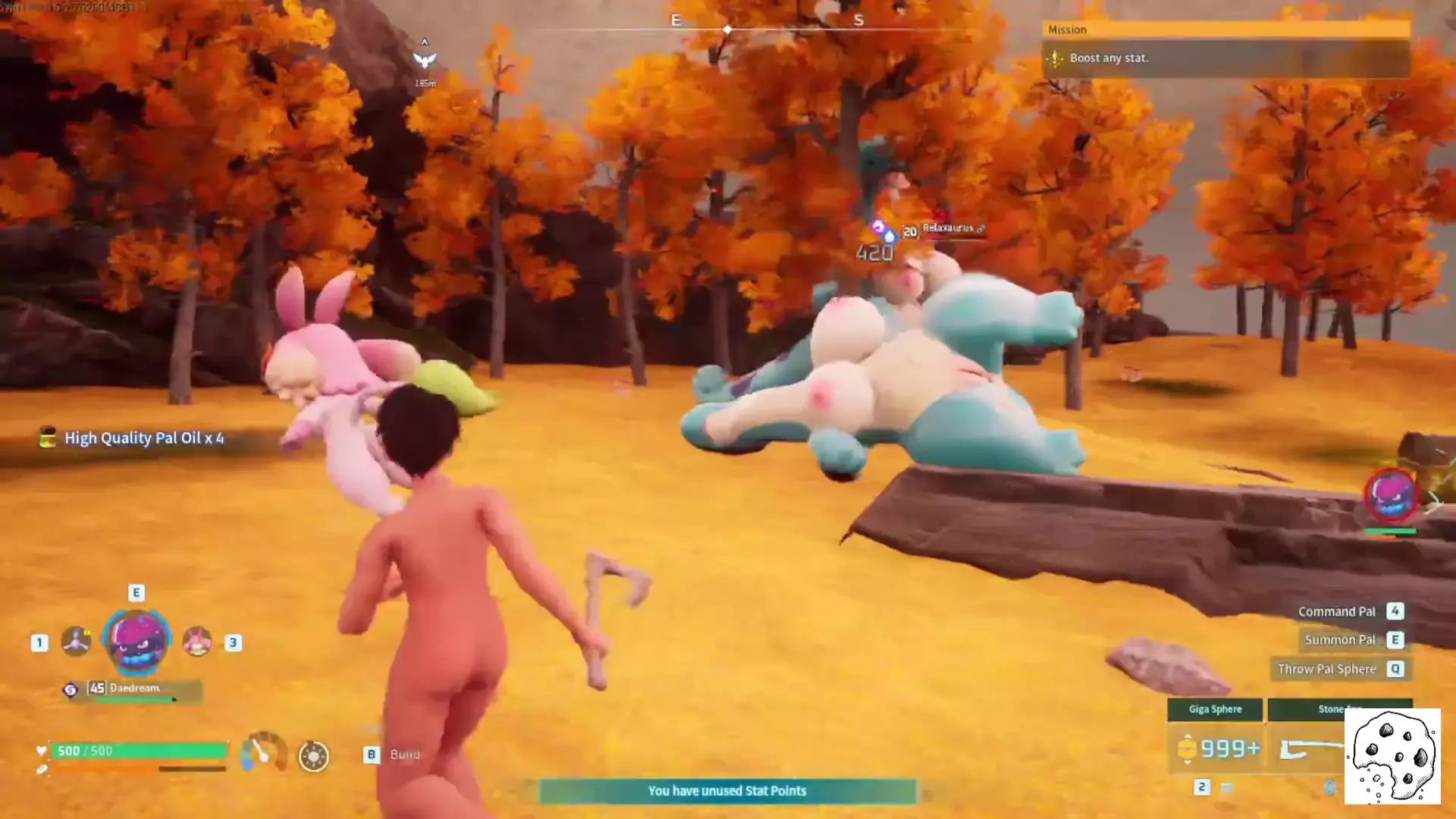Click the bird waypoint marker on the compass

[425, 60]
